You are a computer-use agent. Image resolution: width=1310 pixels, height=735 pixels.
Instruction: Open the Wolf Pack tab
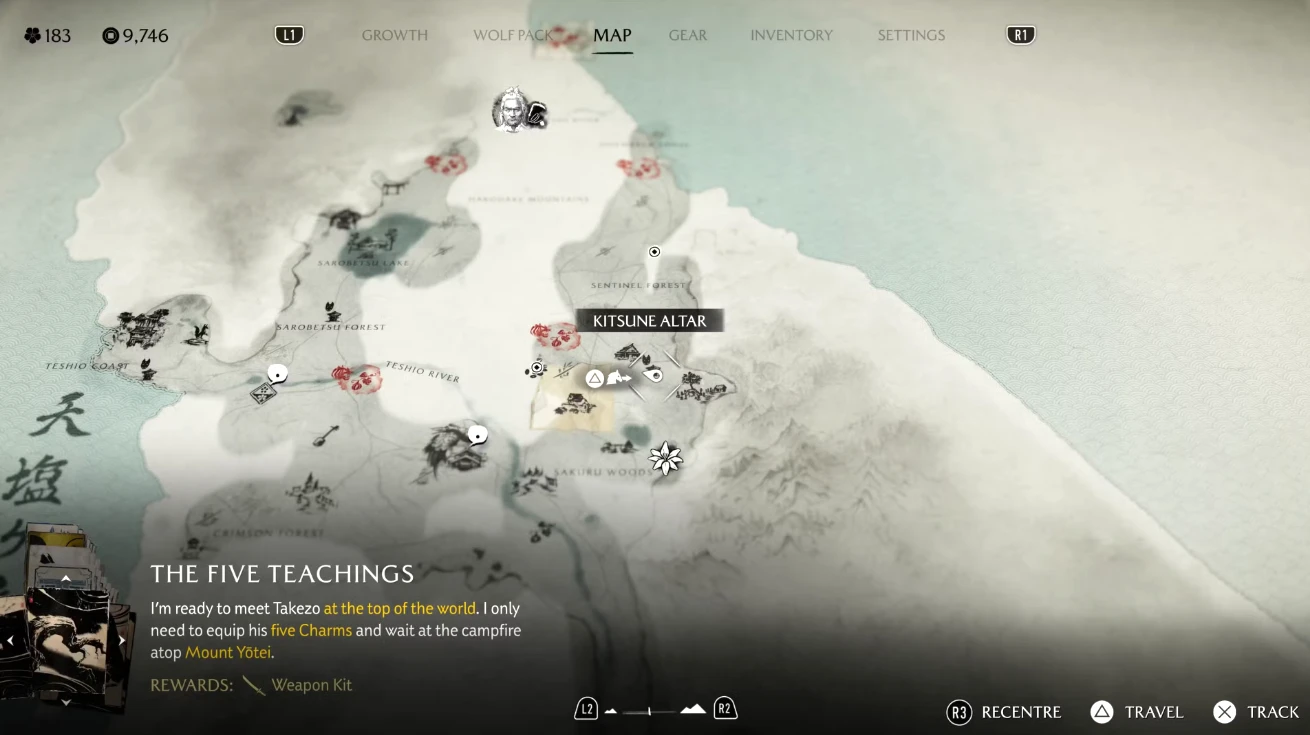pos(512,35)
